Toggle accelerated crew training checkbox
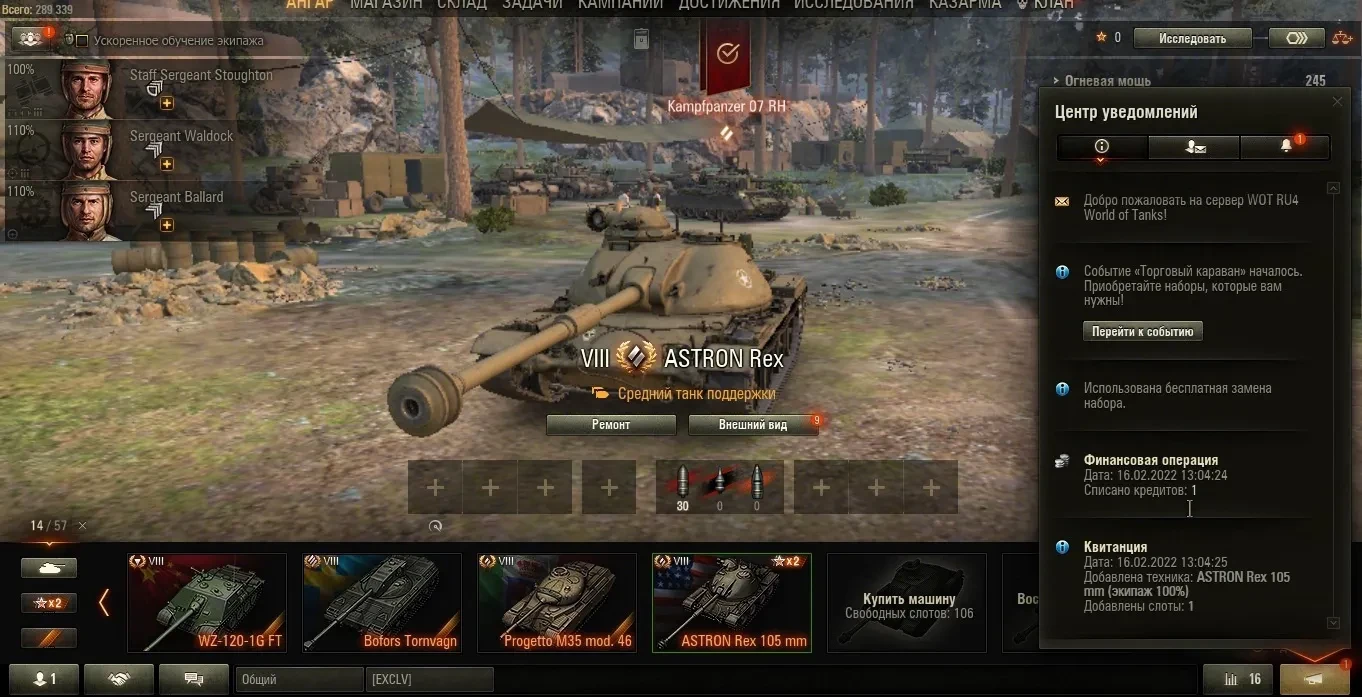The image size is (1362, 697). tap(82, 41)
